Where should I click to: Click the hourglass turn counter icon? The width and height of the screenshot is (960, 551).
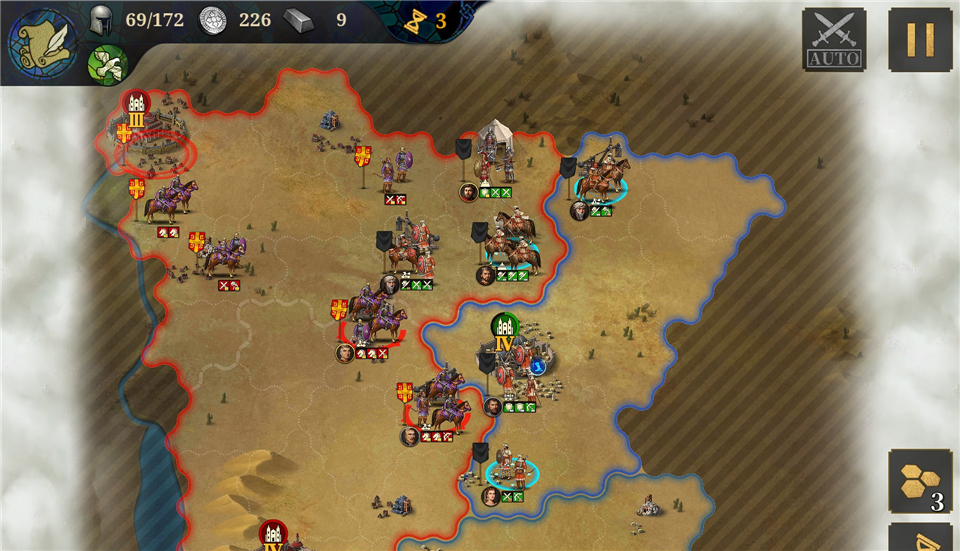[x=412, y=20]
